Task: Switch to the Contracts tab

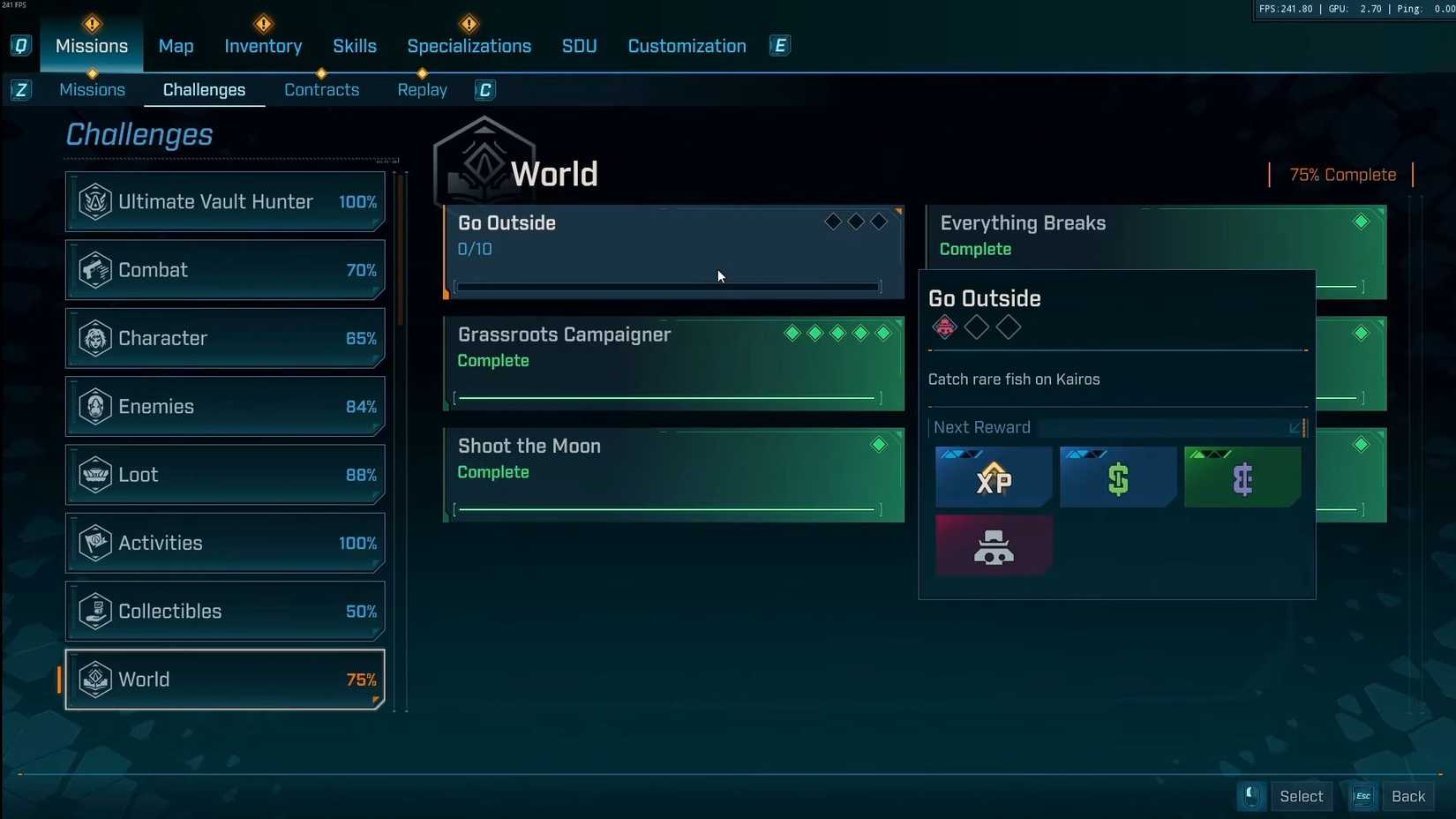Action: (321, 89)
